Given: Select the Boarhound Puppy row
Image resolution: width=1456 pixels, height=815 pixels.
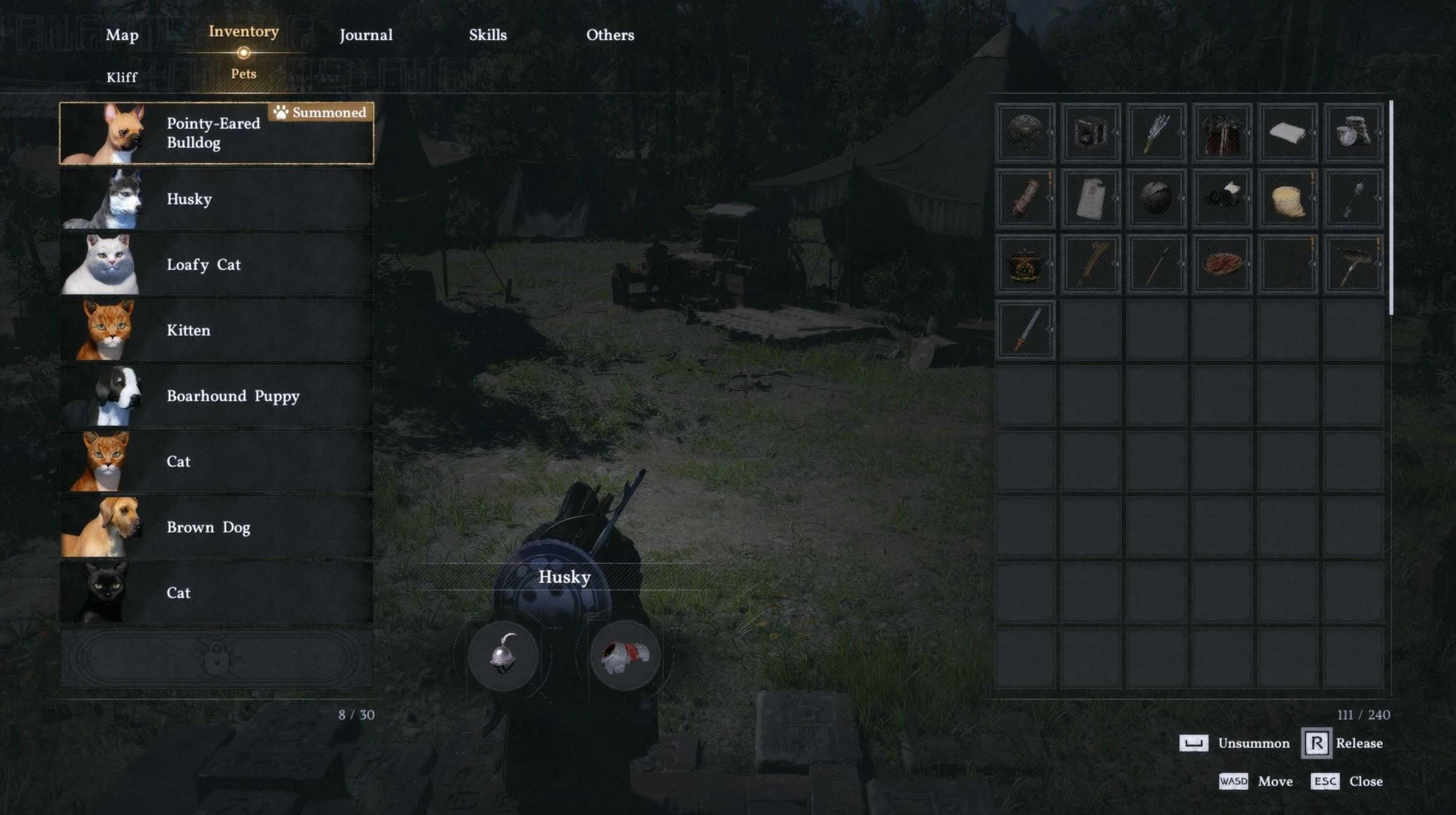Looking at the screenshot, I should [x=216, y=396].
